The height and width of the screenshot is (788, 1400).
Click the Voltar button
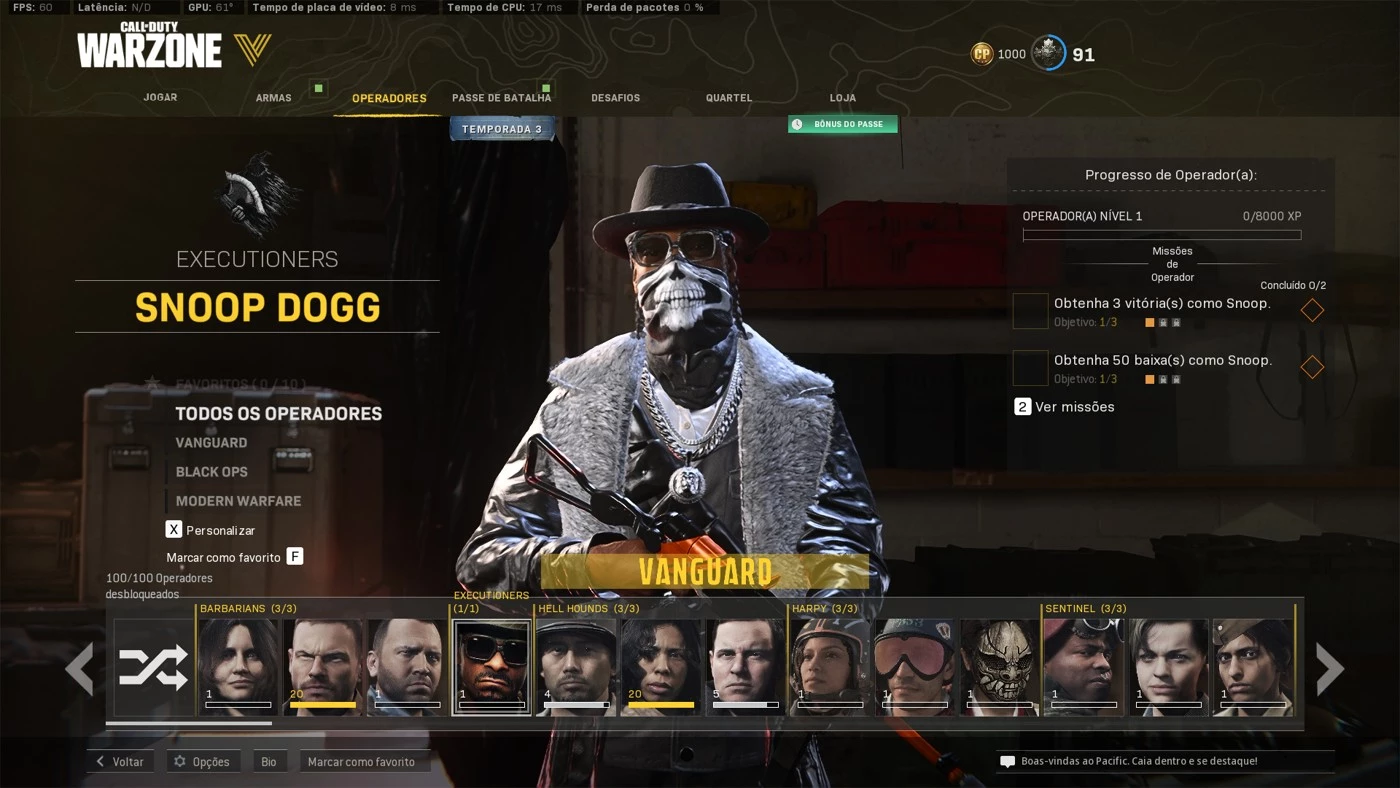click(120, 761)
